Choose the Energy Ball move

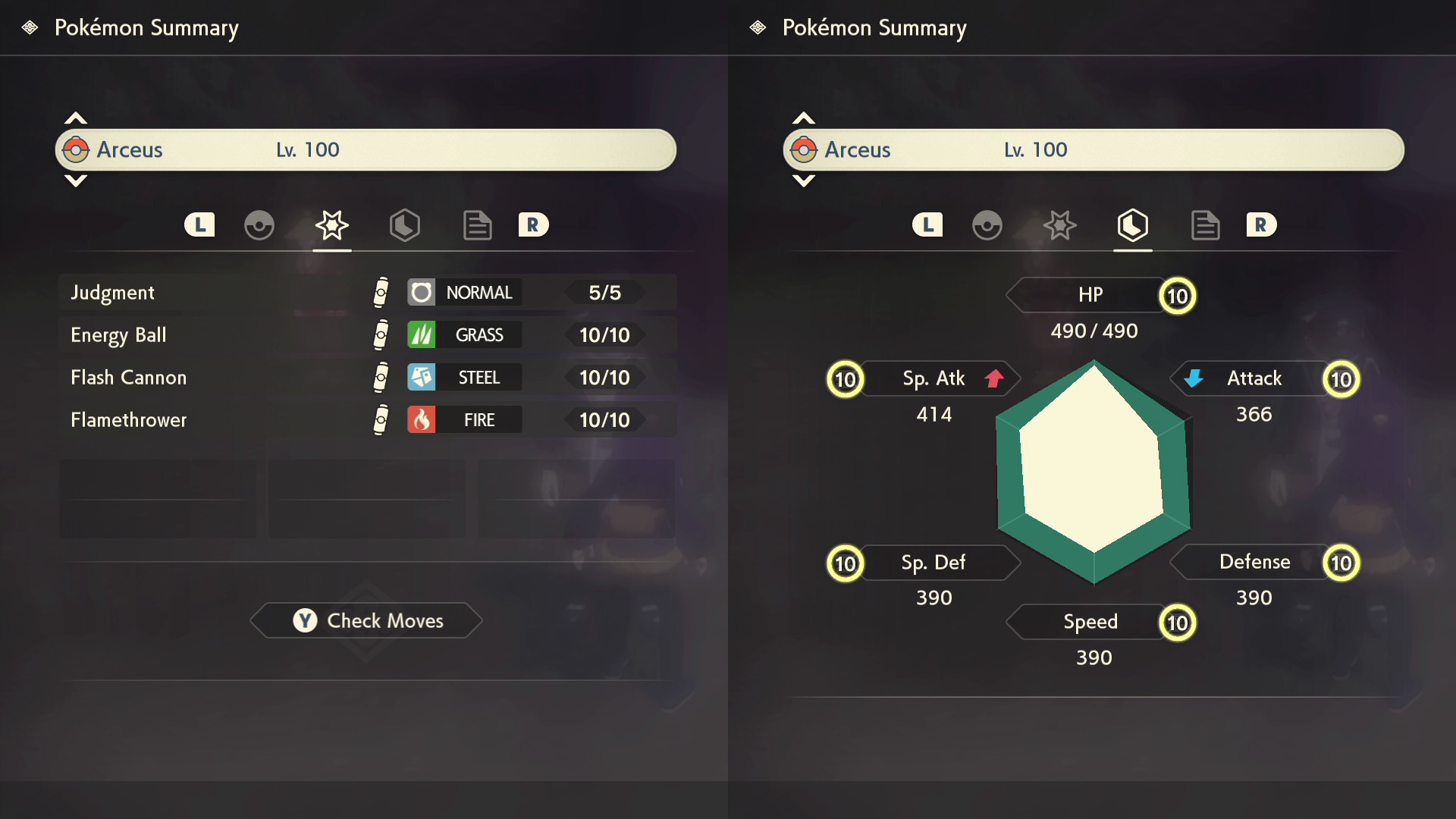(367, 335)
